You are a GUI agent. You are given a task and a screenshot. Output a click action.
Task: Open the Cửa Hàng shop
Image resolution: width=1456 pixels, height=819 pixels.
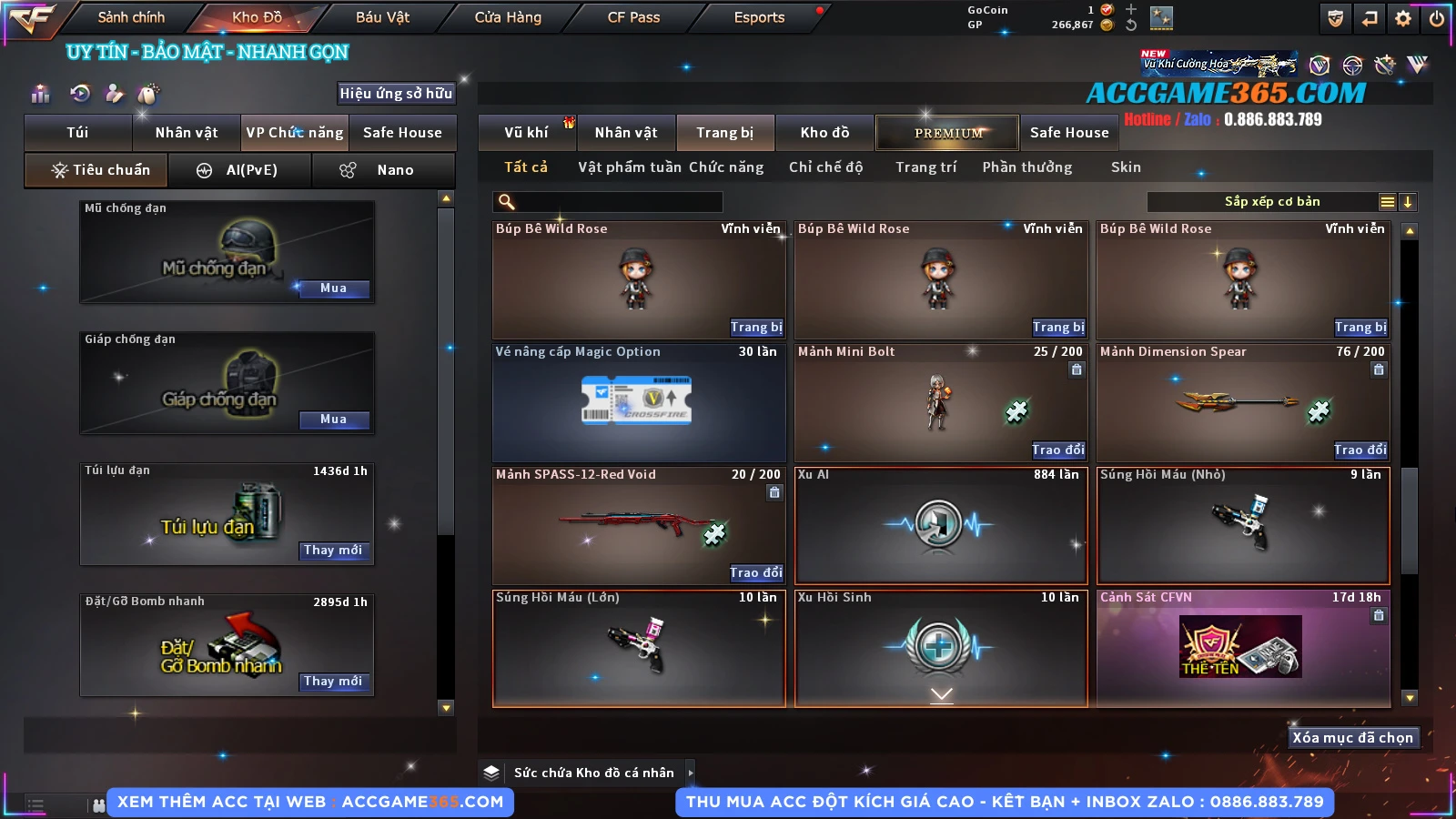click(x=508, y=17)
